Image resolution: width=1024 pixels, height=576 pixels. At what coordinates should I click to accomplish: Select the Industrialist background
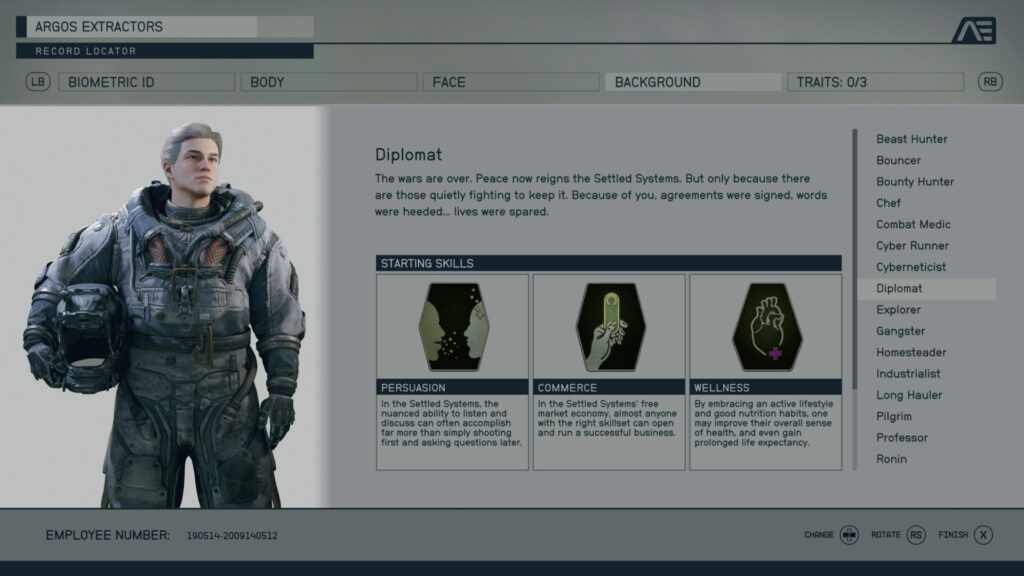[x=908, y=374]
